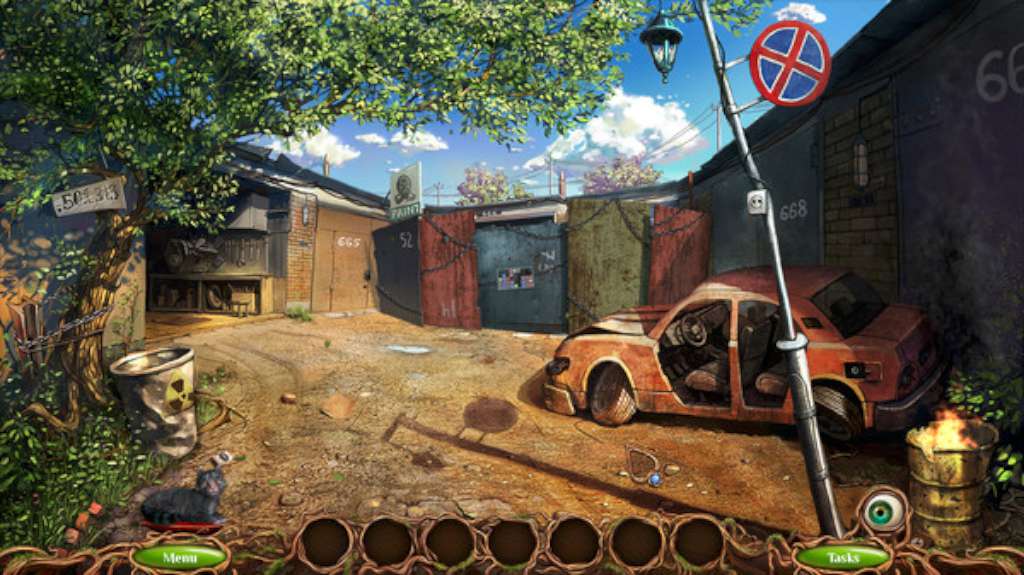1024x575 pixels.
Task: Open the green Menu button
Action: click(180, 556)
